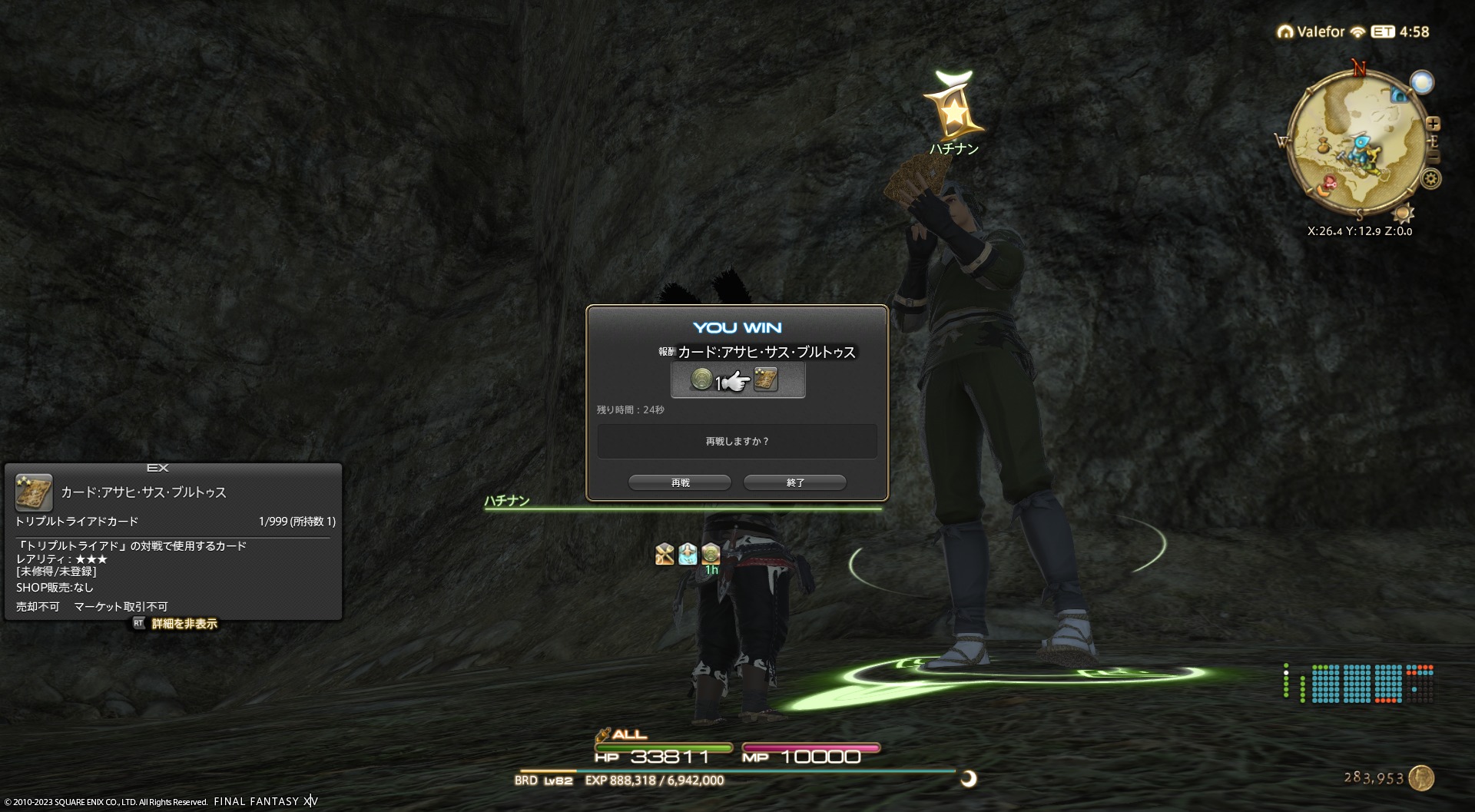Select the reward card icon in results

(765, 379)
